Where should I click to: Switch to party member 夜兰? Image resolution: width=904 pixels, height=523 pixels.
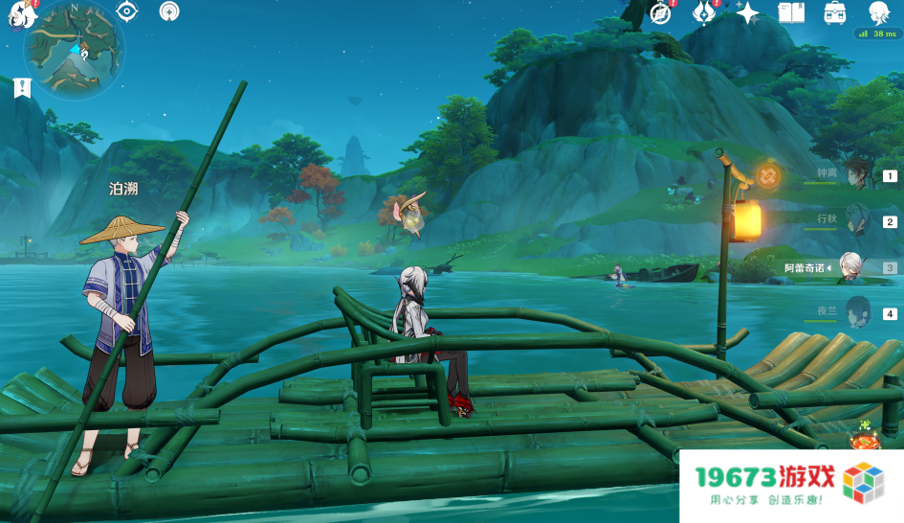(x=857, y=312)
